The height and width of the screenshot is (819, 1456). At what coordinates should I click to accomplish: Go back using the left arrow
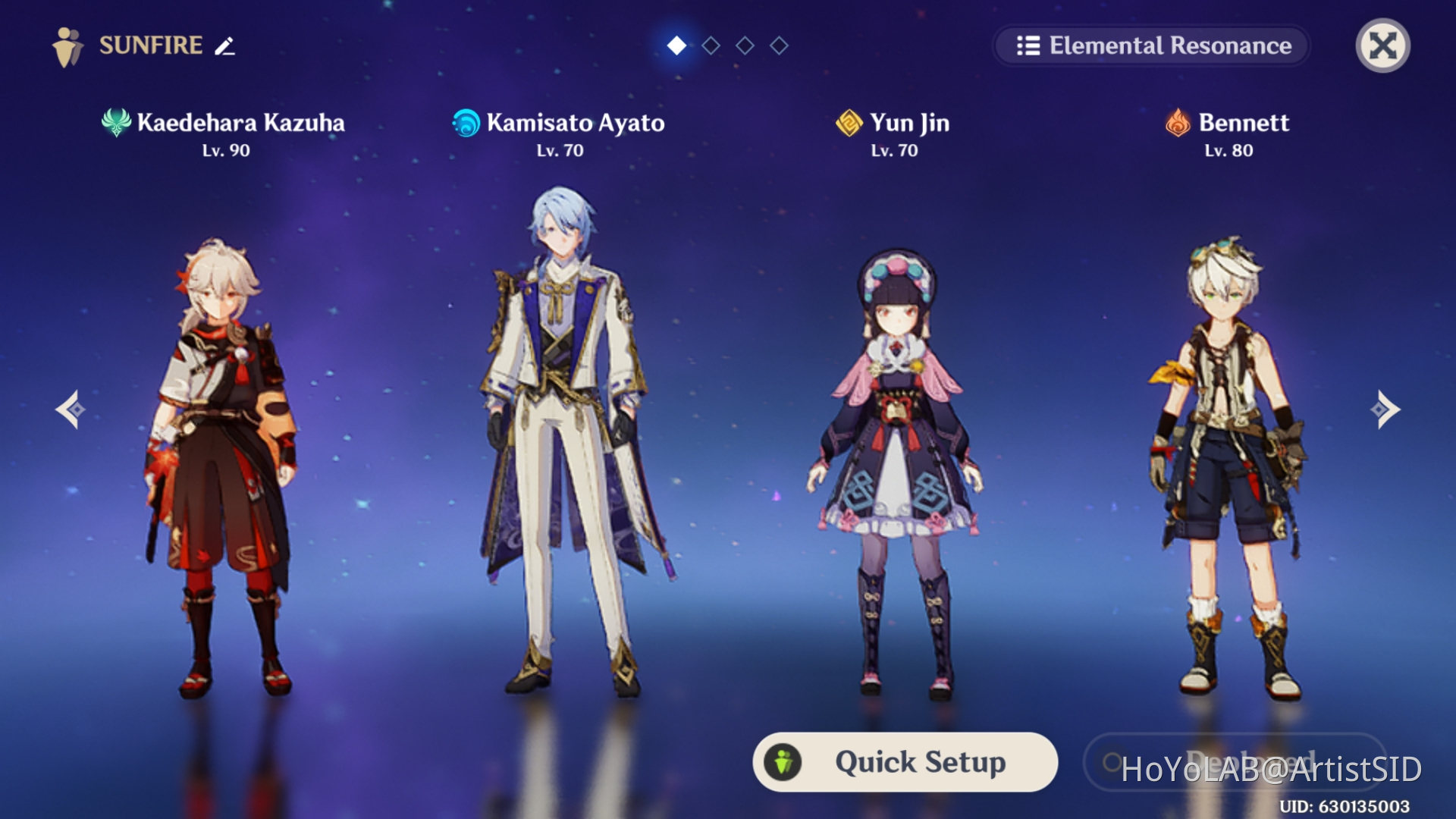tap(71, 409)
